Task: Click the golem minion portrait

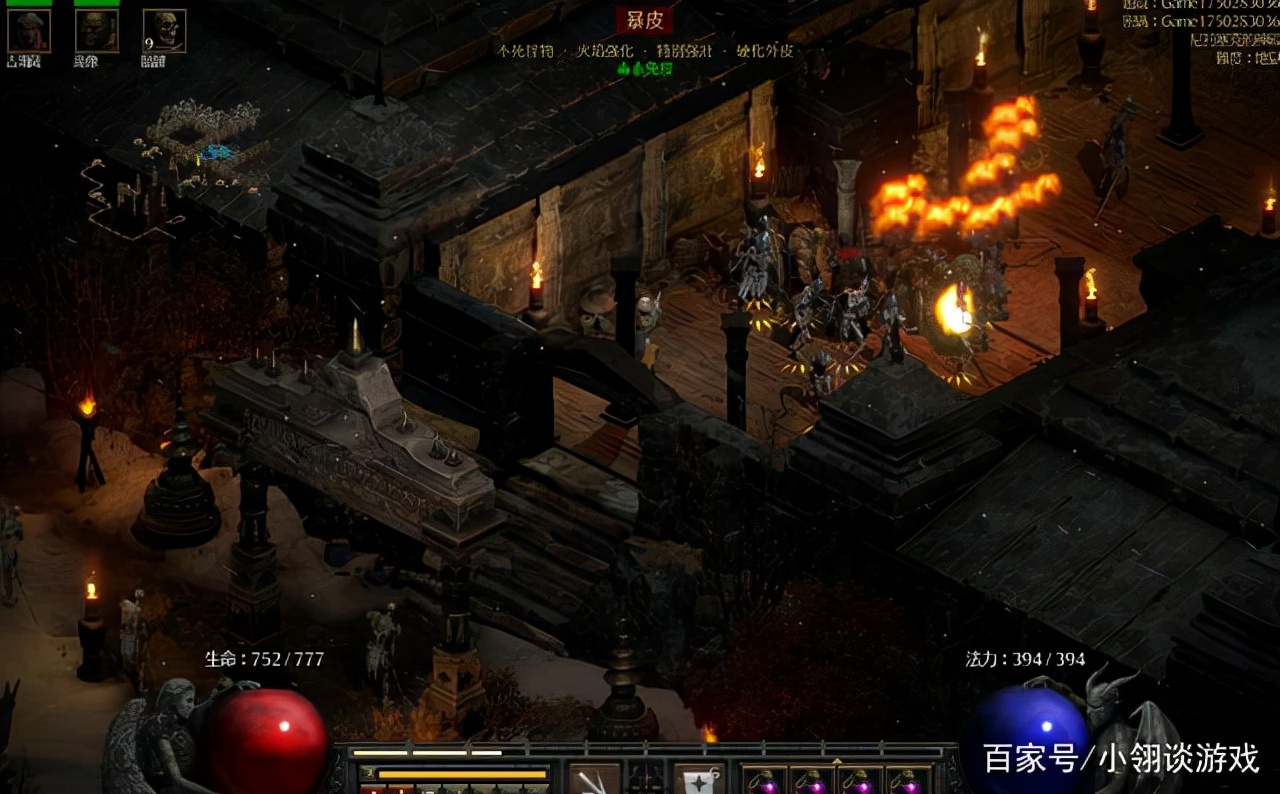Action: [96, 31]
